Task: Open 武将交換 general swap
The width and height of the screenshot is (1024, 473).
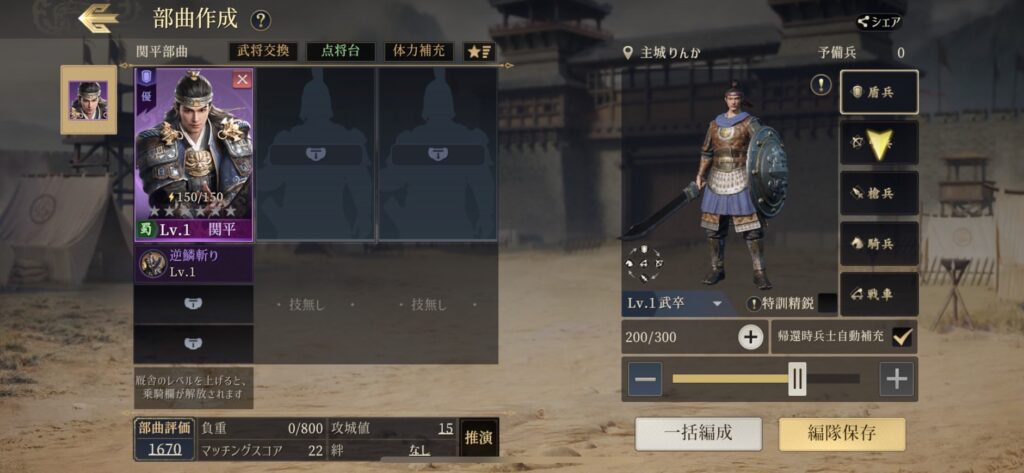Action: coord(263,51)
